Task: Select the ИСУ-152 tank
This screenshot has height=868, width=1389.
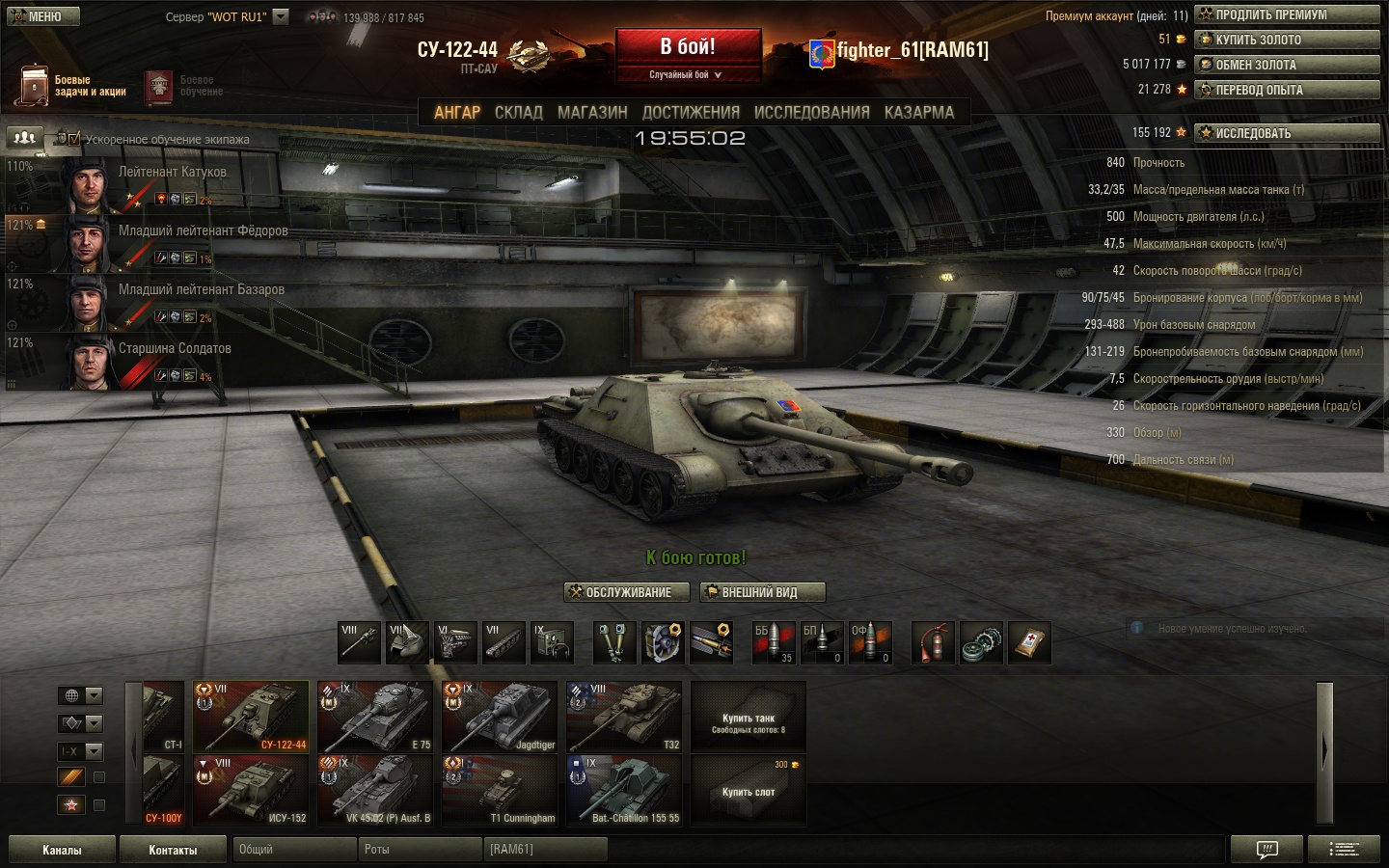Action: [250, 790]
